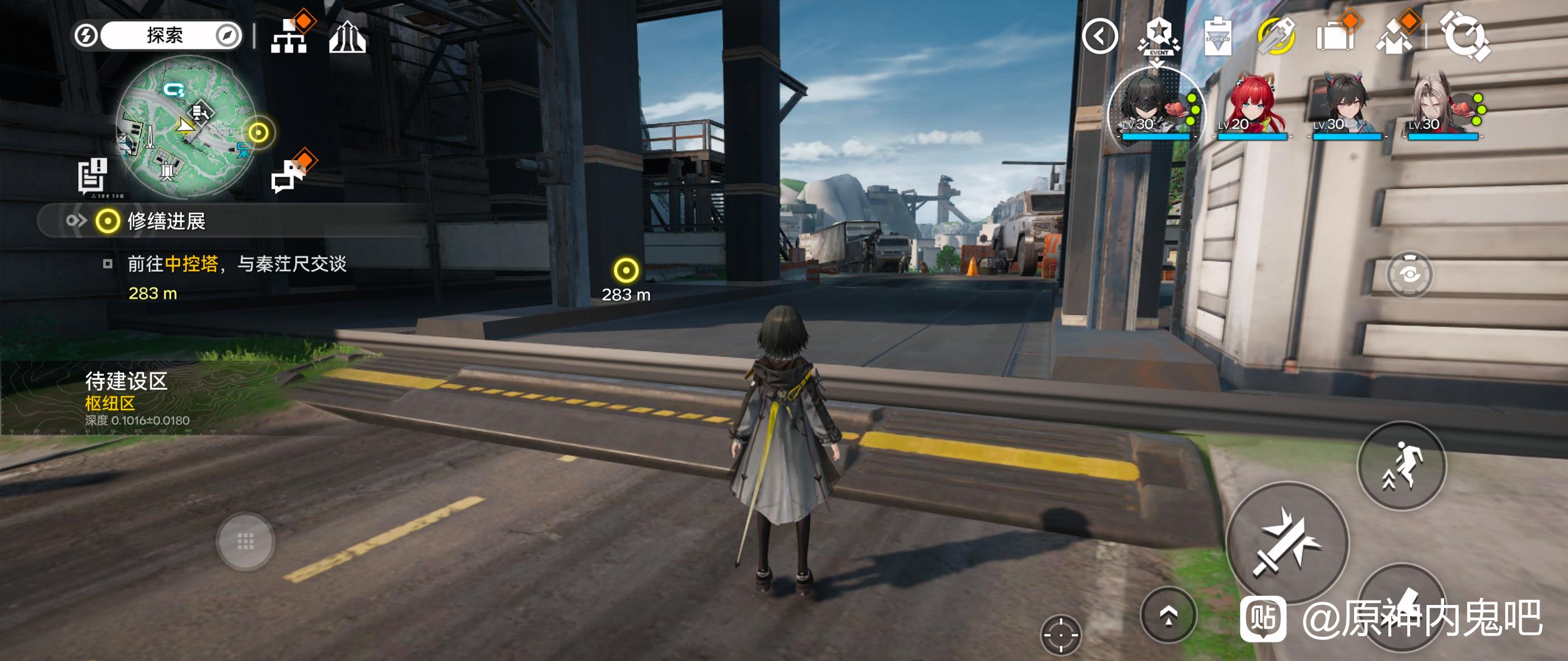Tap the sword attack button

[1287, 542]
